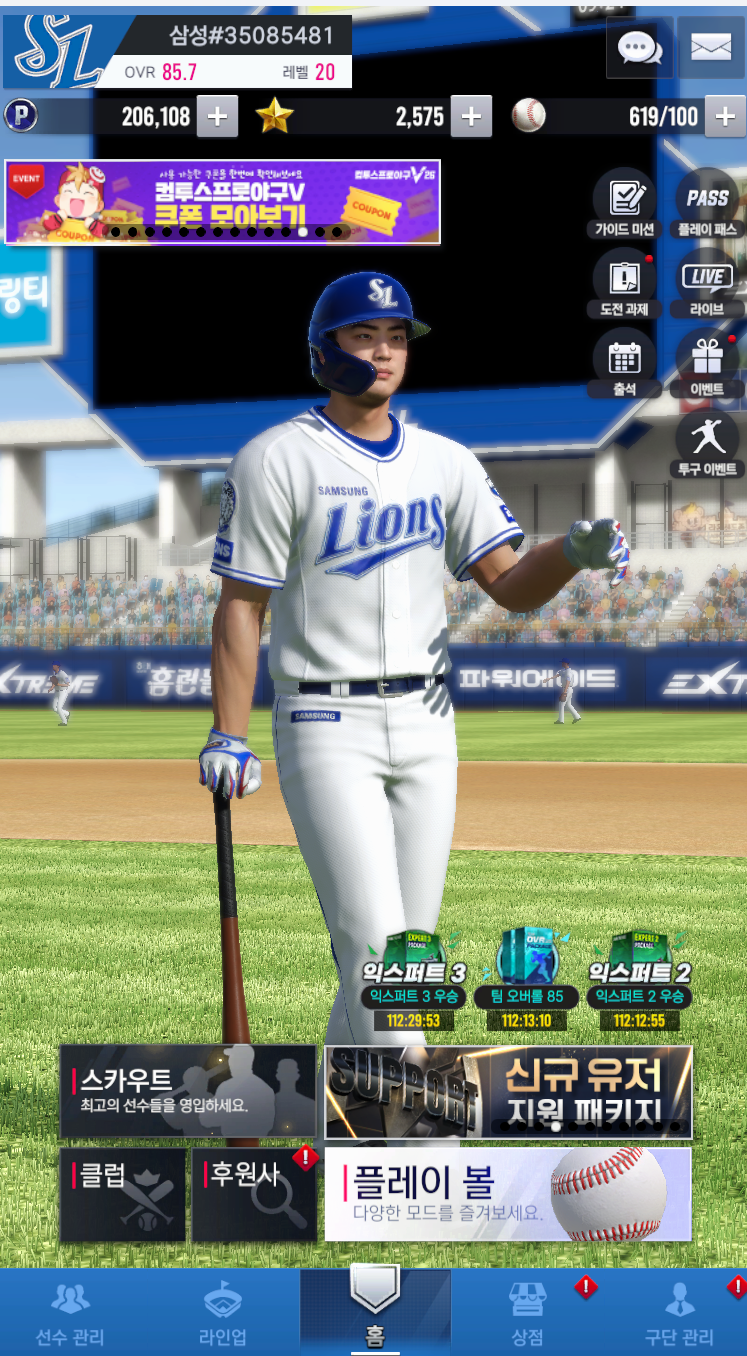Add more stars with plus button
The image size is (747, 1356).
[x=471, y=117]
